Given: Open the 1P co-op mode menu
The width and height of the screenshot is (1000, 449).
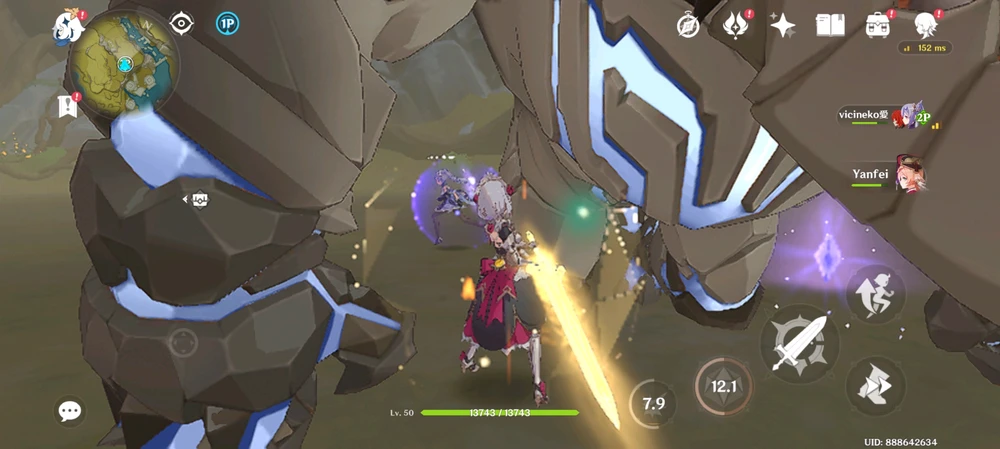Looking at the screenshot, I should [227, 23].
